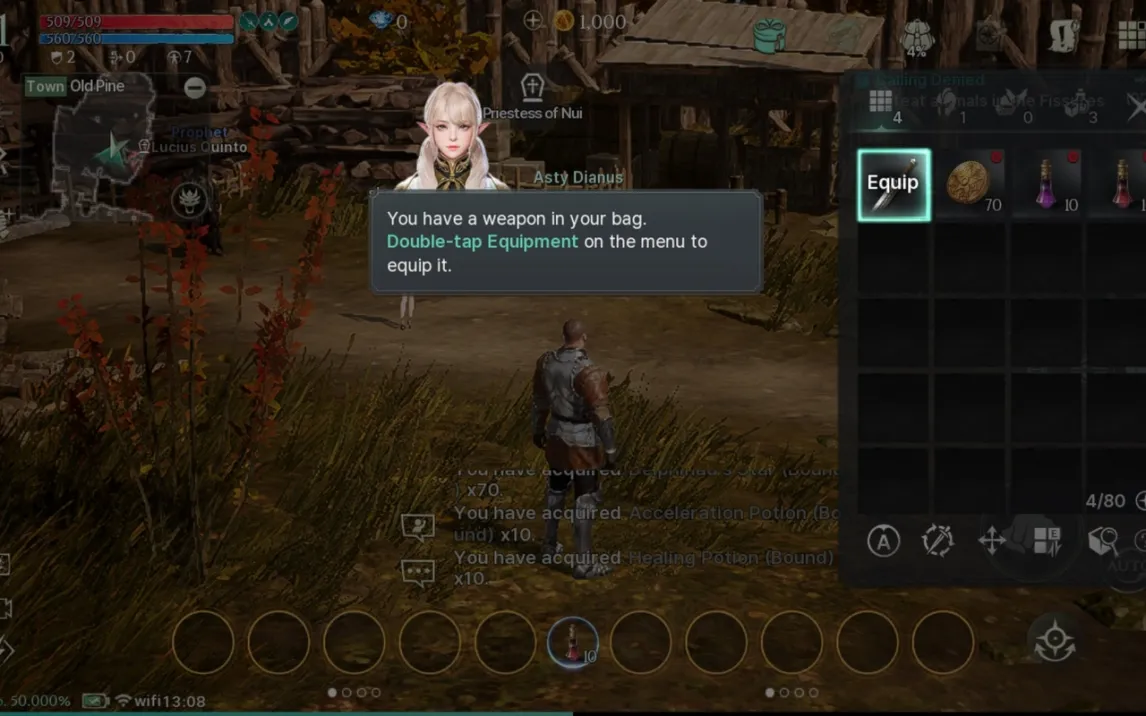Tap the sword with rotating arrows icon
The image size is (1146, 716).
938,541
